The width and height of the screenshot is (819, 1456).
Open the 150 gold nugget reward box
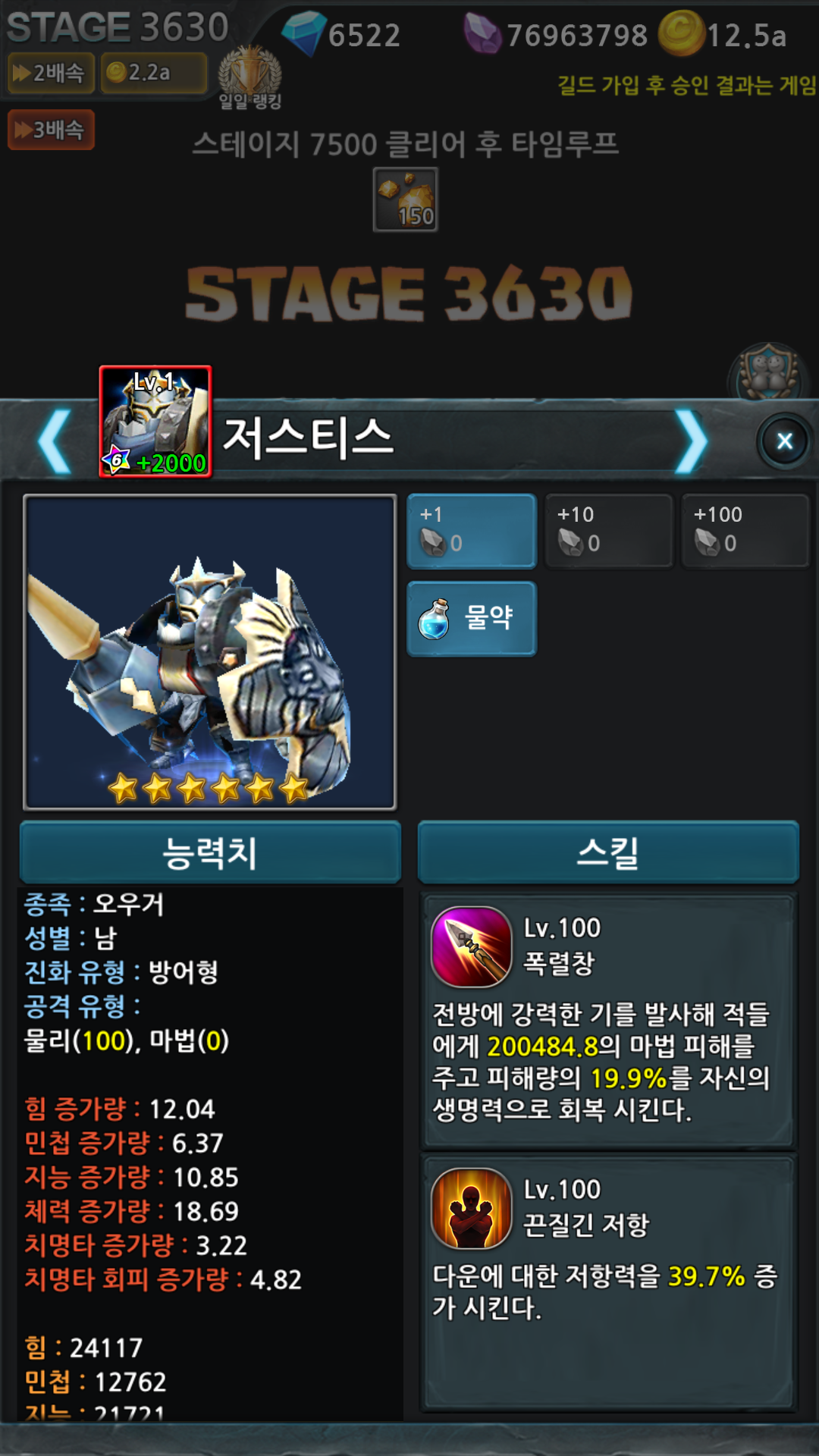[x=406, y=199]
